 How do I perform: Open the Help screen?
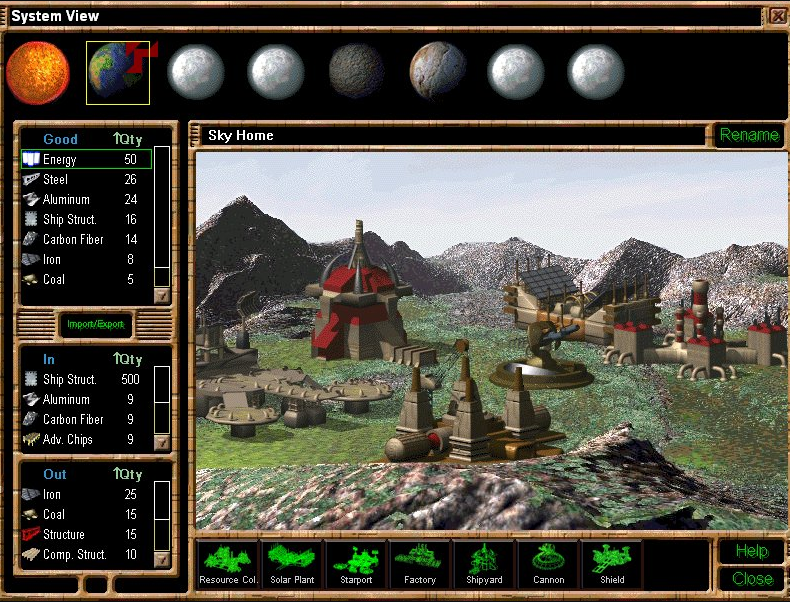751,551
